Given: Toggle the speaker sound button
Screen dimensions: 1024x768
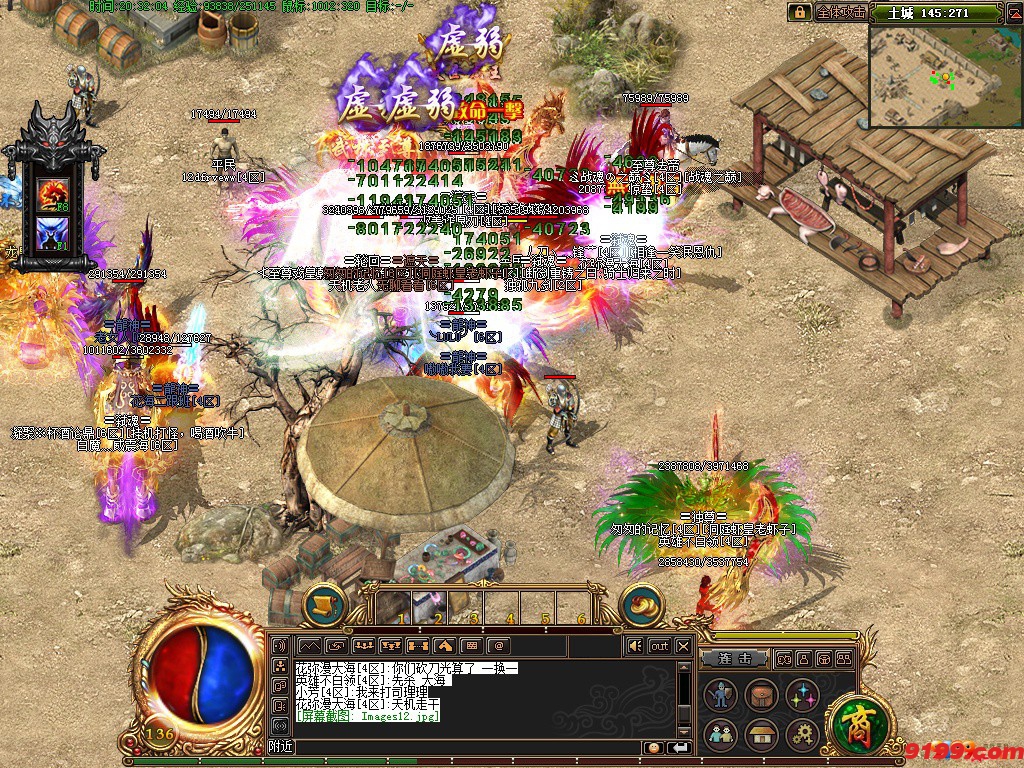Looking at the screenshot, I should point(634,646).
